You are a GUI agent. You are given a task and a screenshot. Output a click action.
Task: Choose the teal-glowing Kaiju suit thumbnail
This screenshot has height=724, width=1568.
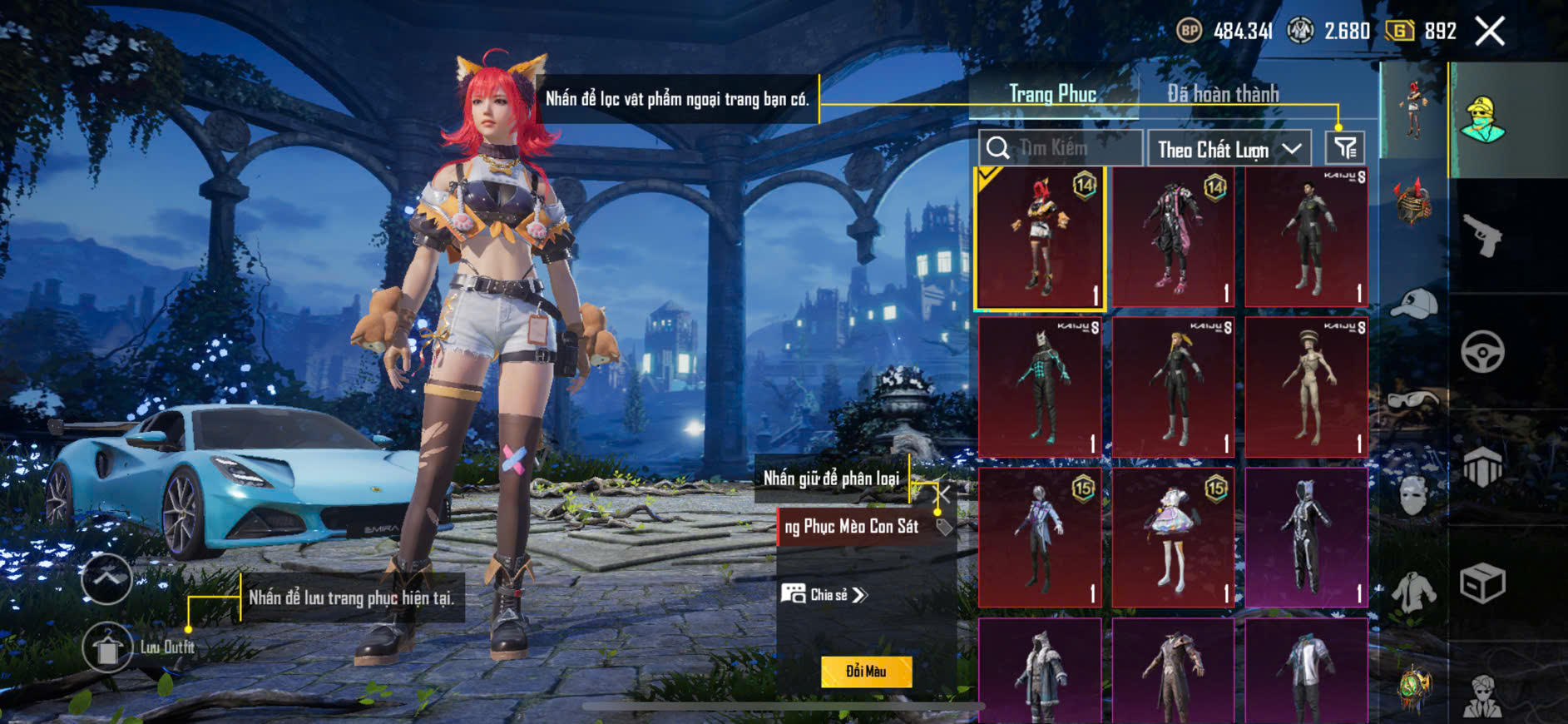click(x=1040, y=388)
